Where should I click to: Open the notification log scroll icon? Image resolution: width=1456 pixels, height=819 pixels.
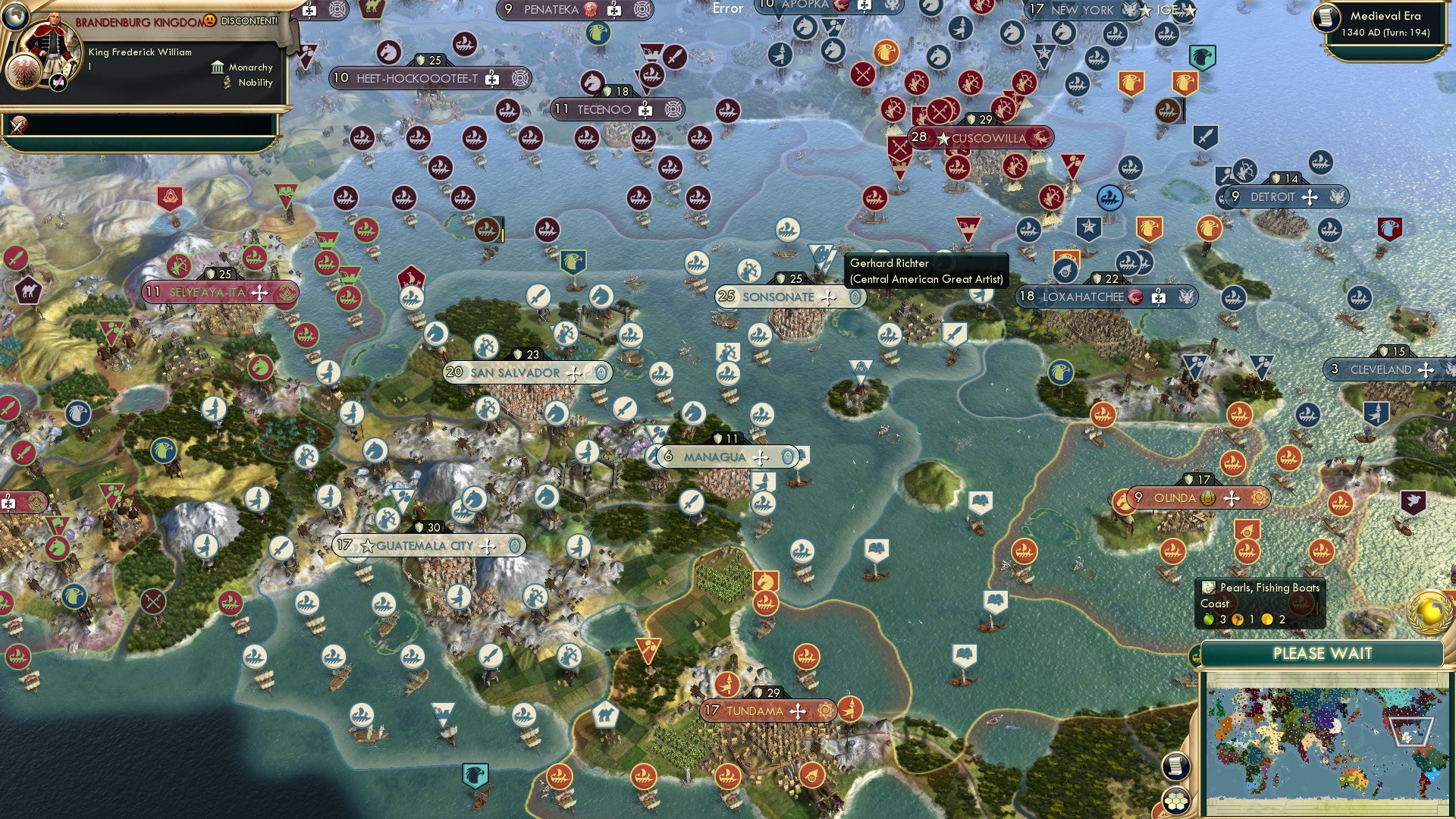coord(1176,767)
